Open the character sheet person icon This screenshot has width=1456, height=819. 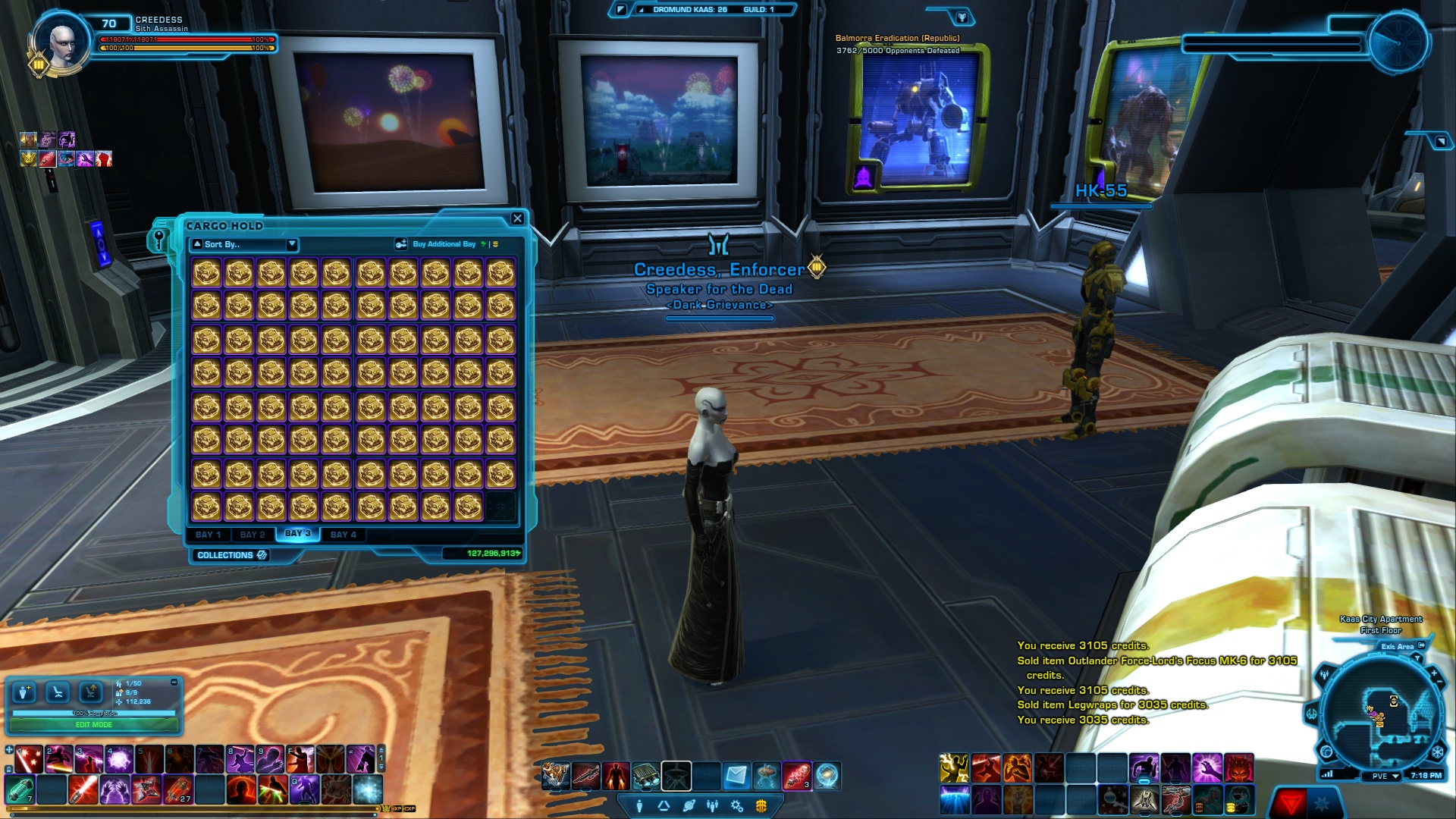(x=639, y=806)
